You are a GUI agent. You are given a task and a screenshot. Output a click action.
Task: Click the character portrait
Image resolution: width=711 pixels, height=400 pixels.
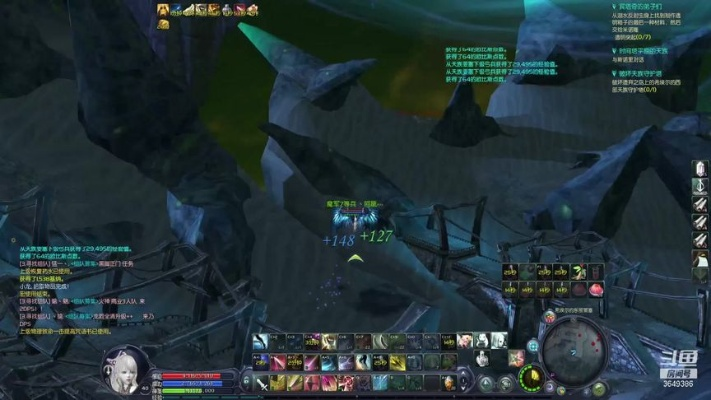126,368
